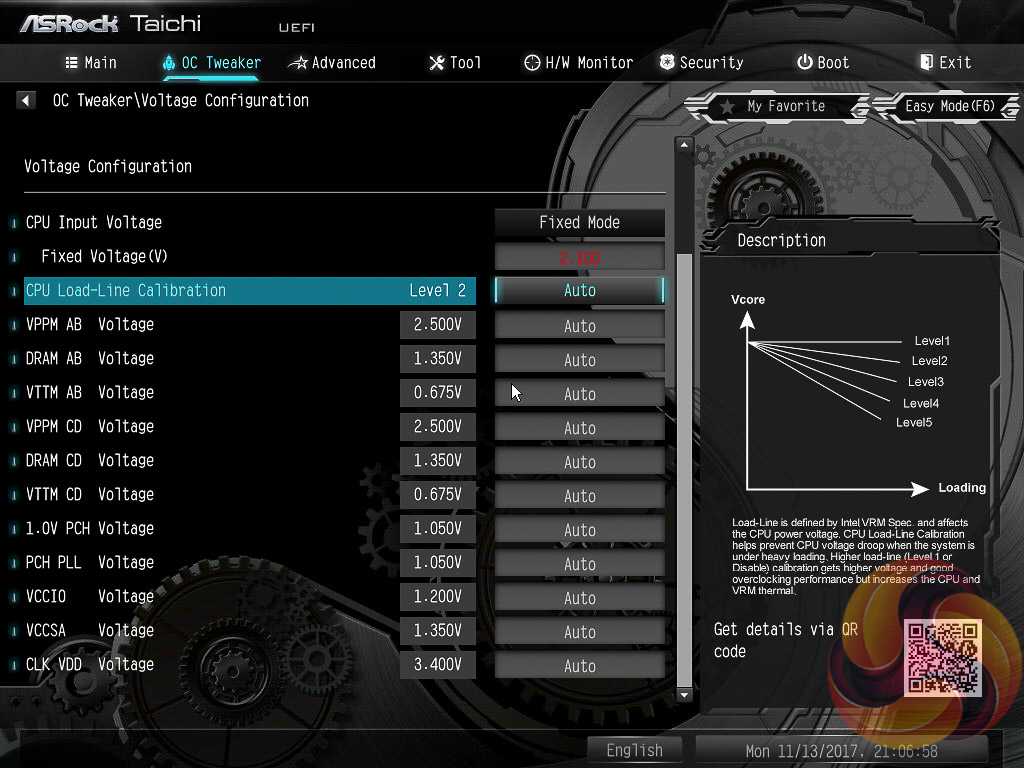Image resolution: width=1024 pixels, height=768 pixels.
Task: Change CPU Load-Line Calibration Auto setting
Action: pos(580,291)
